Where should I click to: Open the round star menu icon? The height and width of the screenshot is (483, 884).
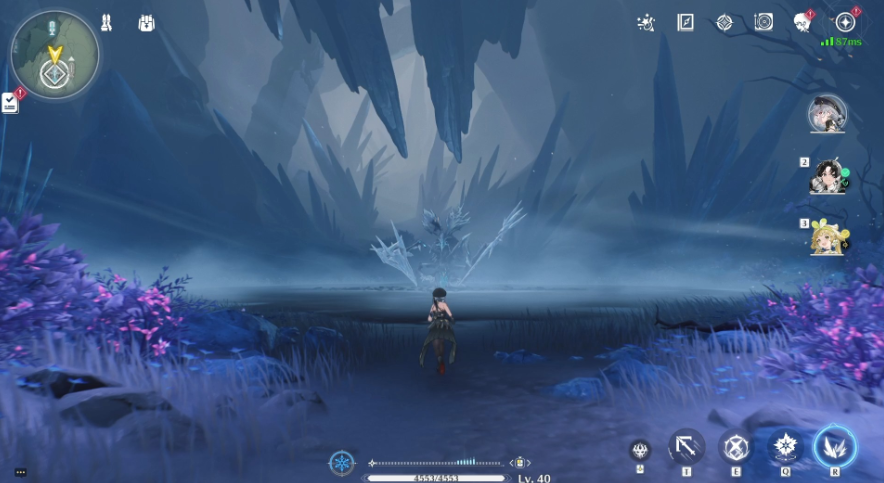[846, 22]
